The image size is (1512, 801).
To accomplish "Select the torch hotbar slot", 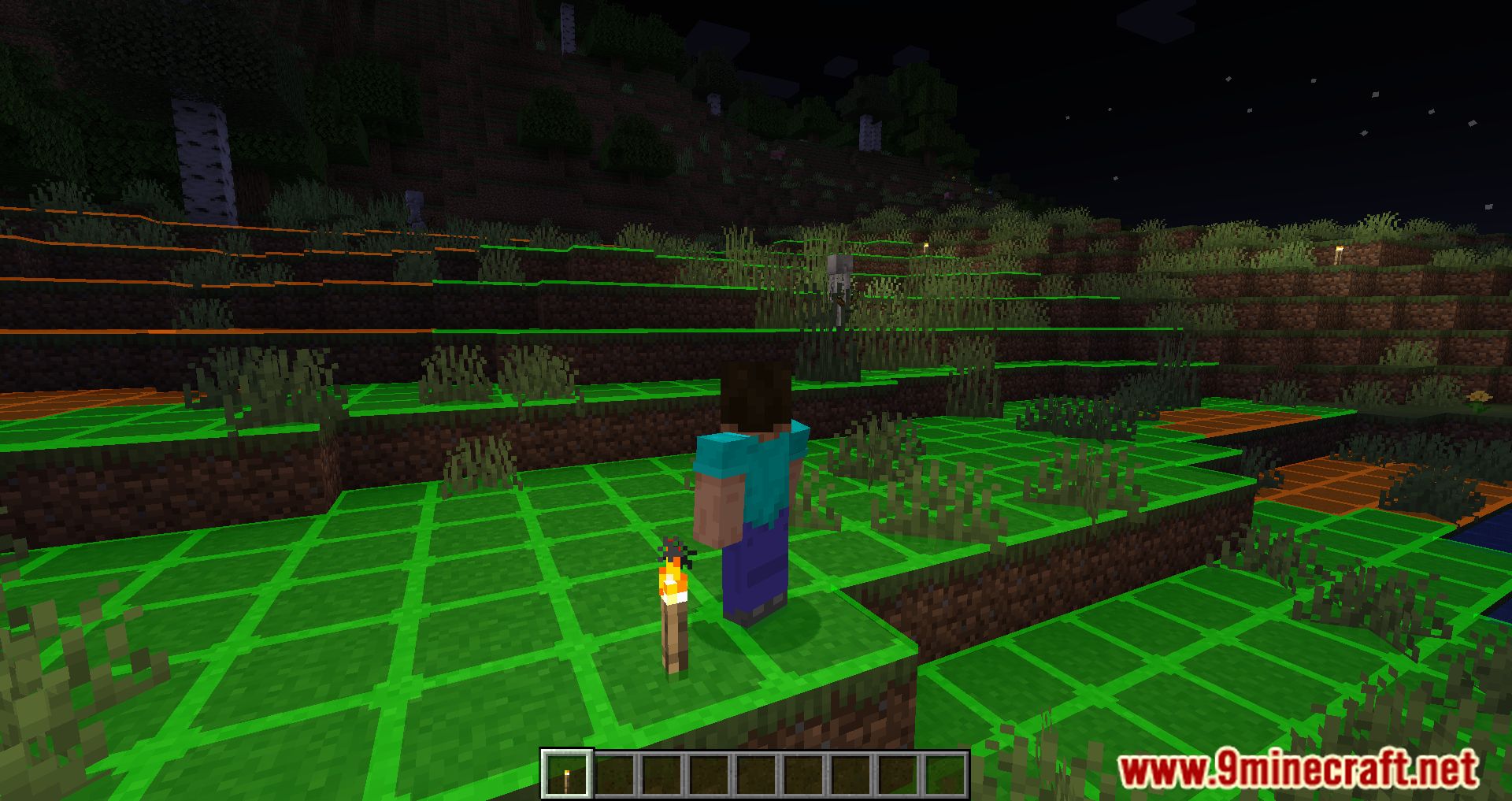I will pyautogui.click(x=566, y=773).
